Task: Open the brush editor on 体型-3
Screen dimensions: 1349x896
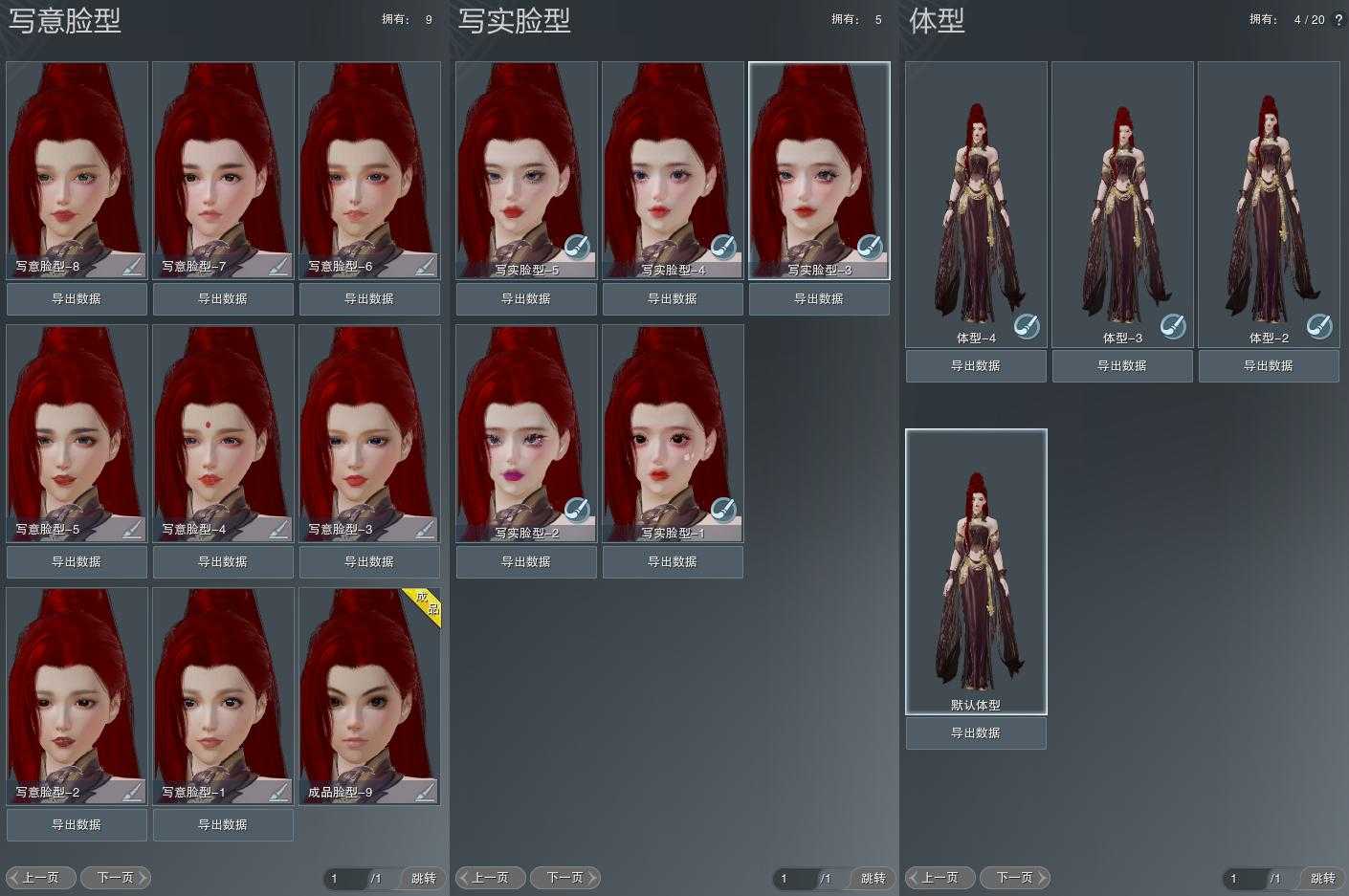Action: (x=1173, y=326)
